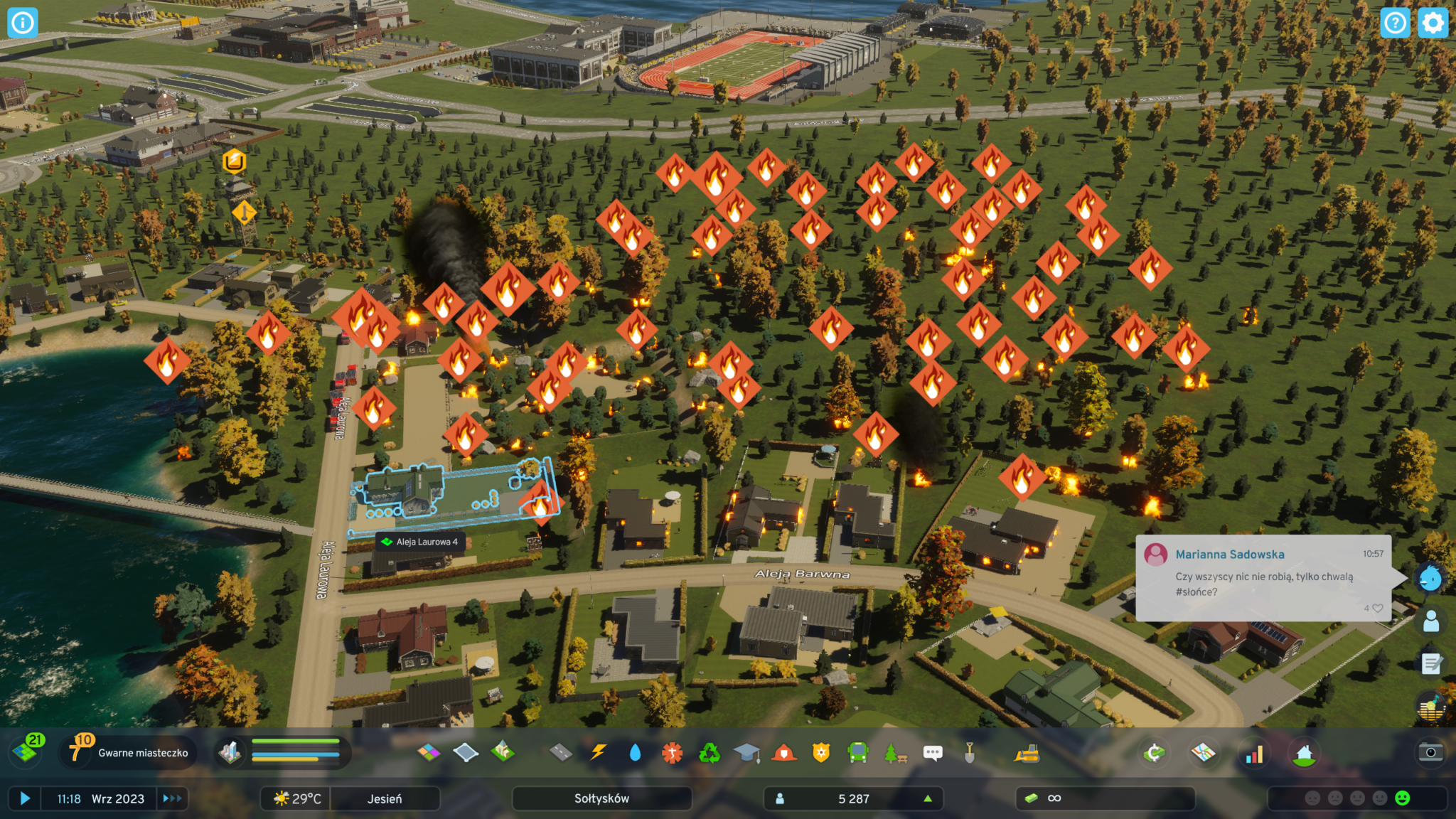
Task: Increase simulation speed with the triple arrows
Action: 172,798
